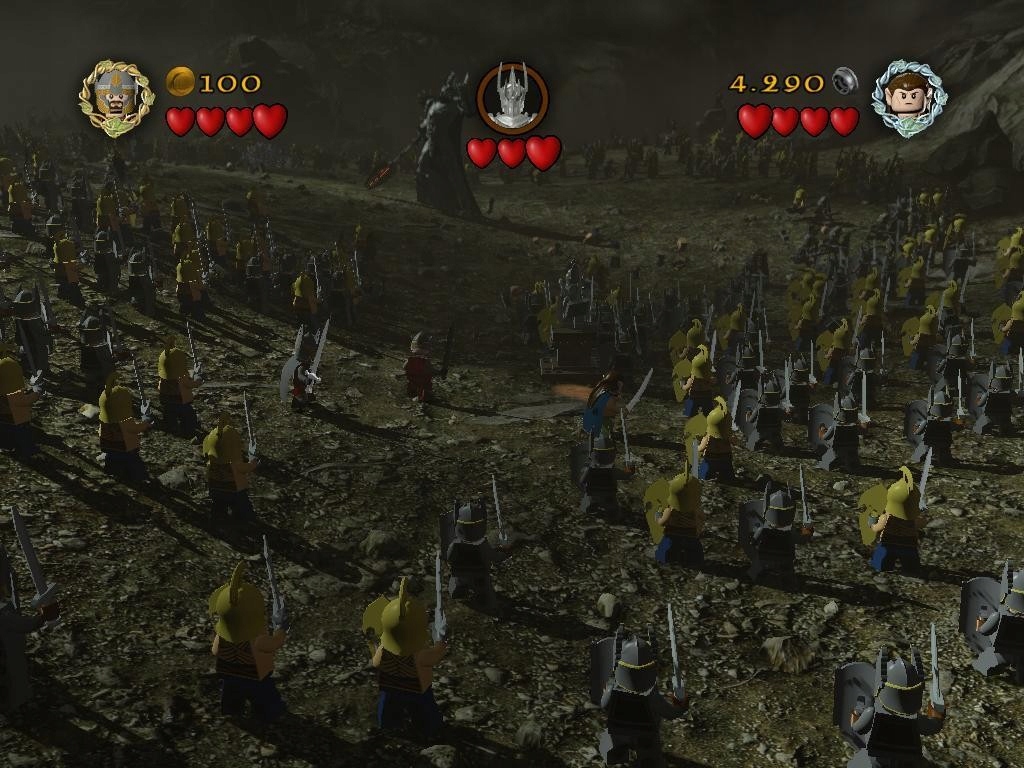Select player one's helmeted character portrait
This screenshot has height=768, width=1024.
tap(117, 98)
